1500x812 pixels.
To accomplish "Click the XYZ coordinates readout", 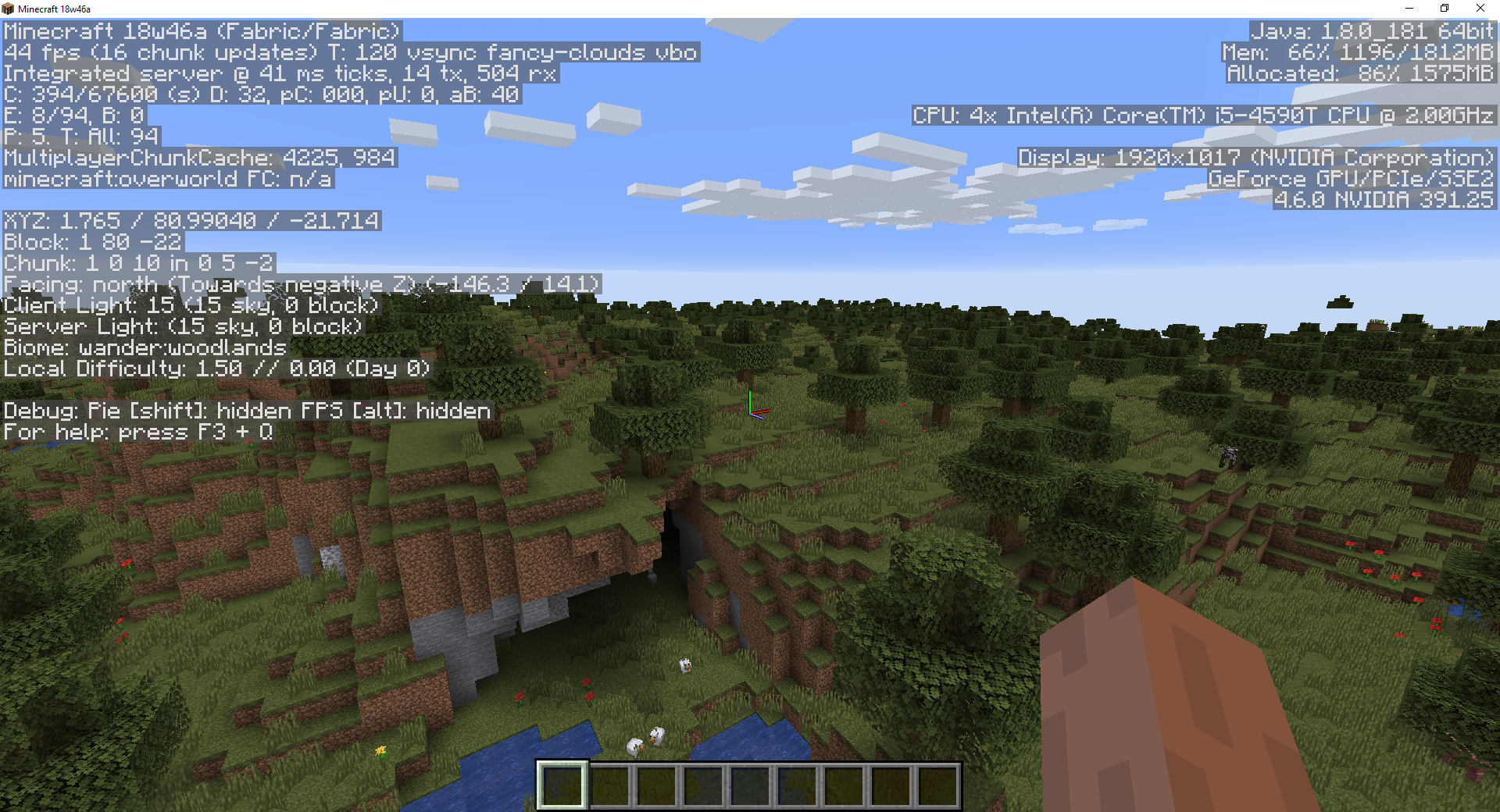I will 191,221.
